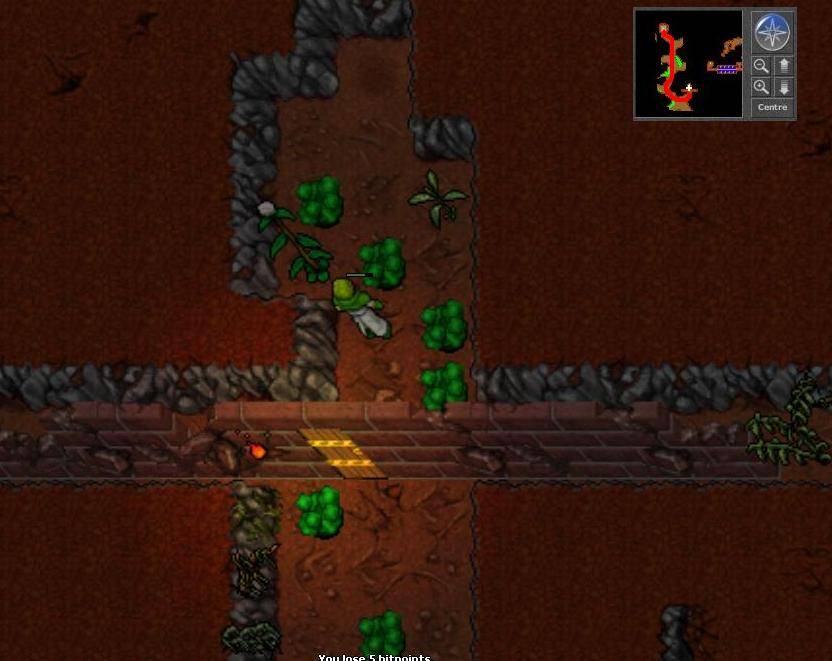Select the Centre button
The image size is (832, 661).
[x=773, y=107]
